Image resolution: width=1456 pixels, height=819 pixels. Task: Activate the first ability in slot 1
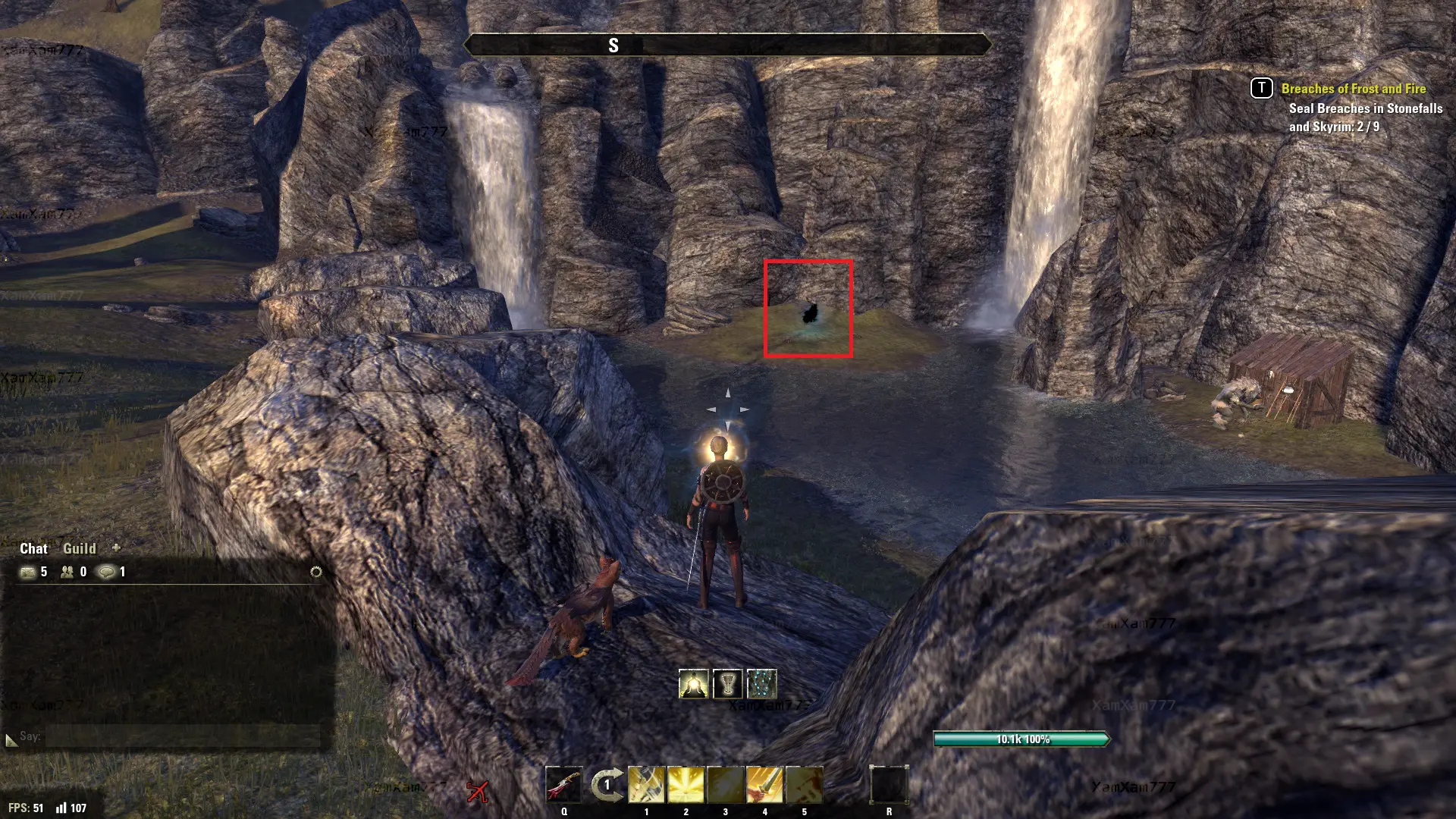point(646,785)
